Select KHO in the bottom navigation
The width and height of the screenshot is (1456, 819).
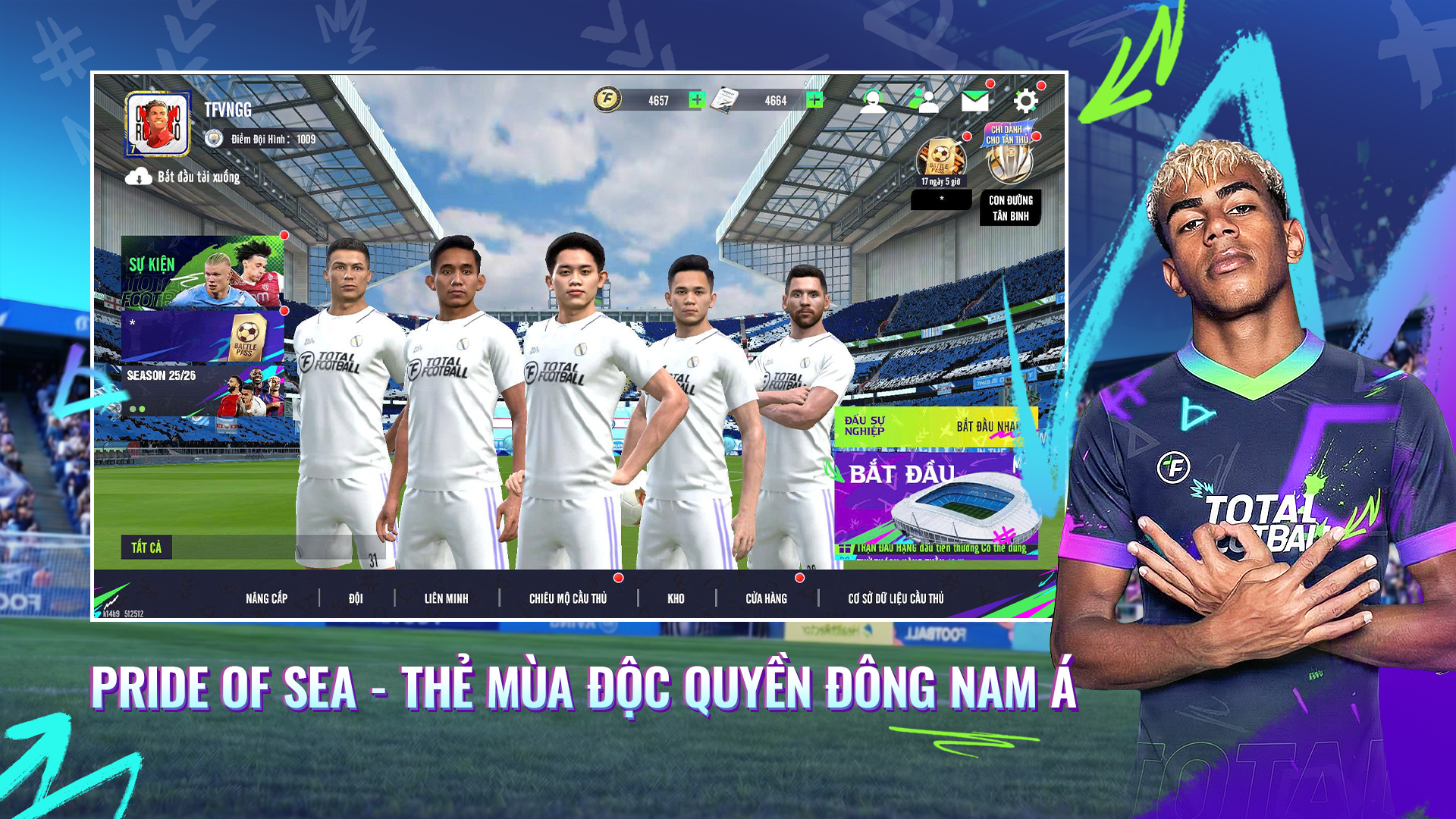pos(674,598)
